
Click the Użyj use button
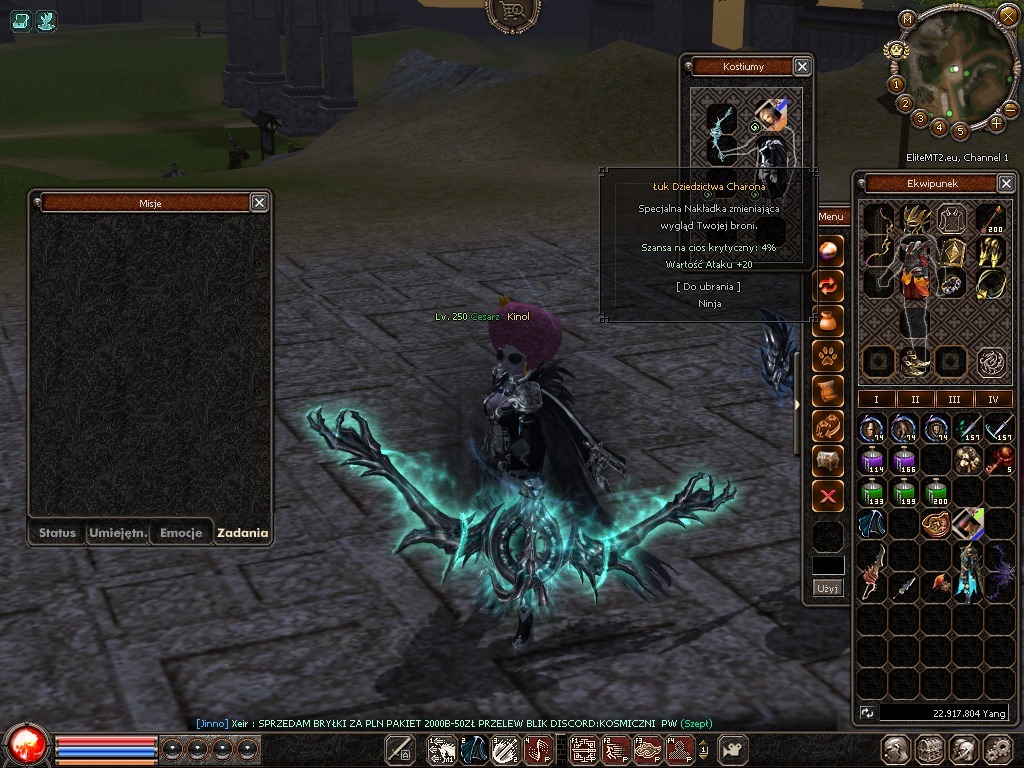click(x=828, y=588)
